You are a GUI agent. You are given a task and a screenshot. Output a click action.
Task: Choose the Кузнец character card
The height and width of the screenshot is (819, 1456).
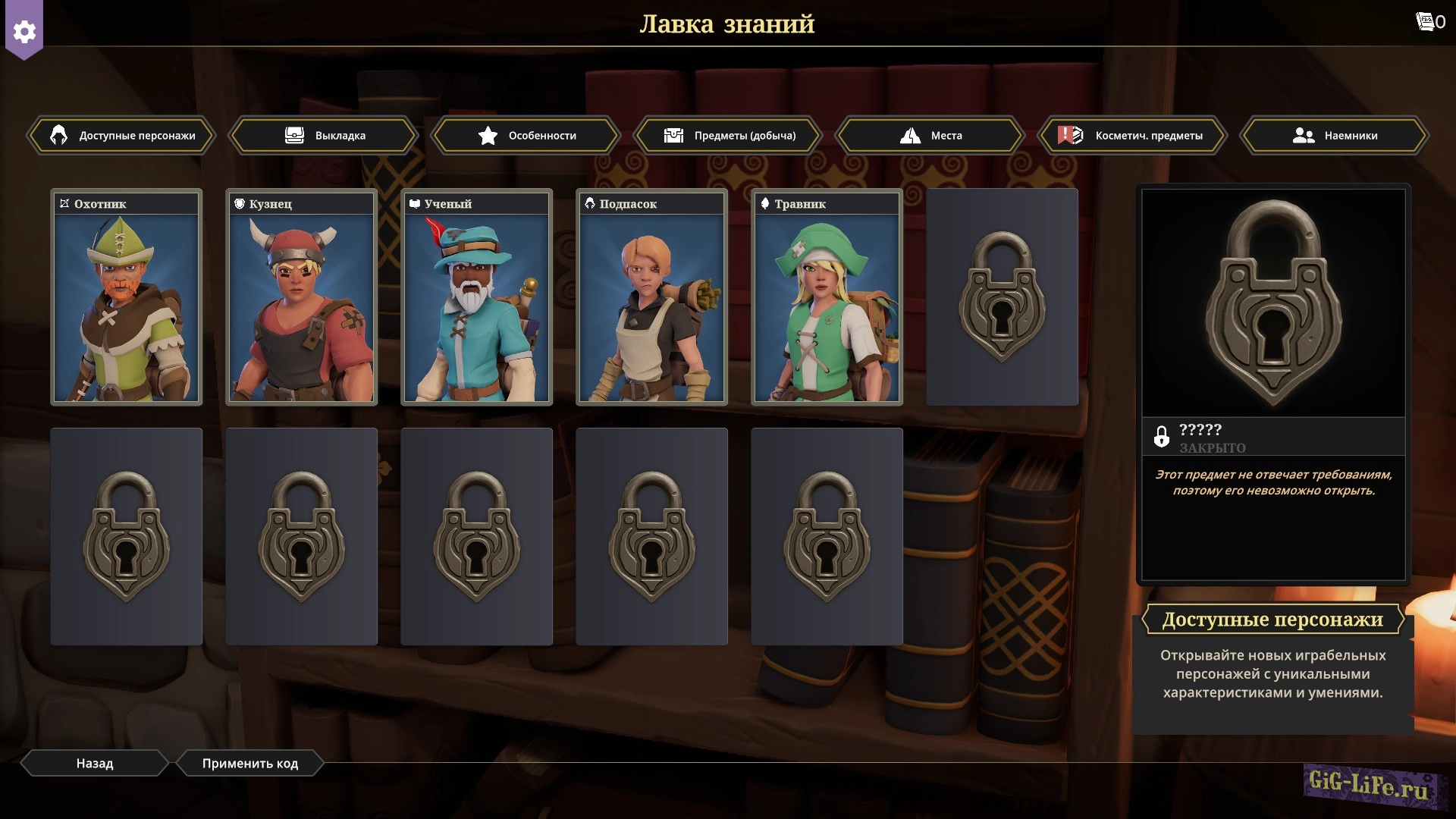[x=302, y=297]
